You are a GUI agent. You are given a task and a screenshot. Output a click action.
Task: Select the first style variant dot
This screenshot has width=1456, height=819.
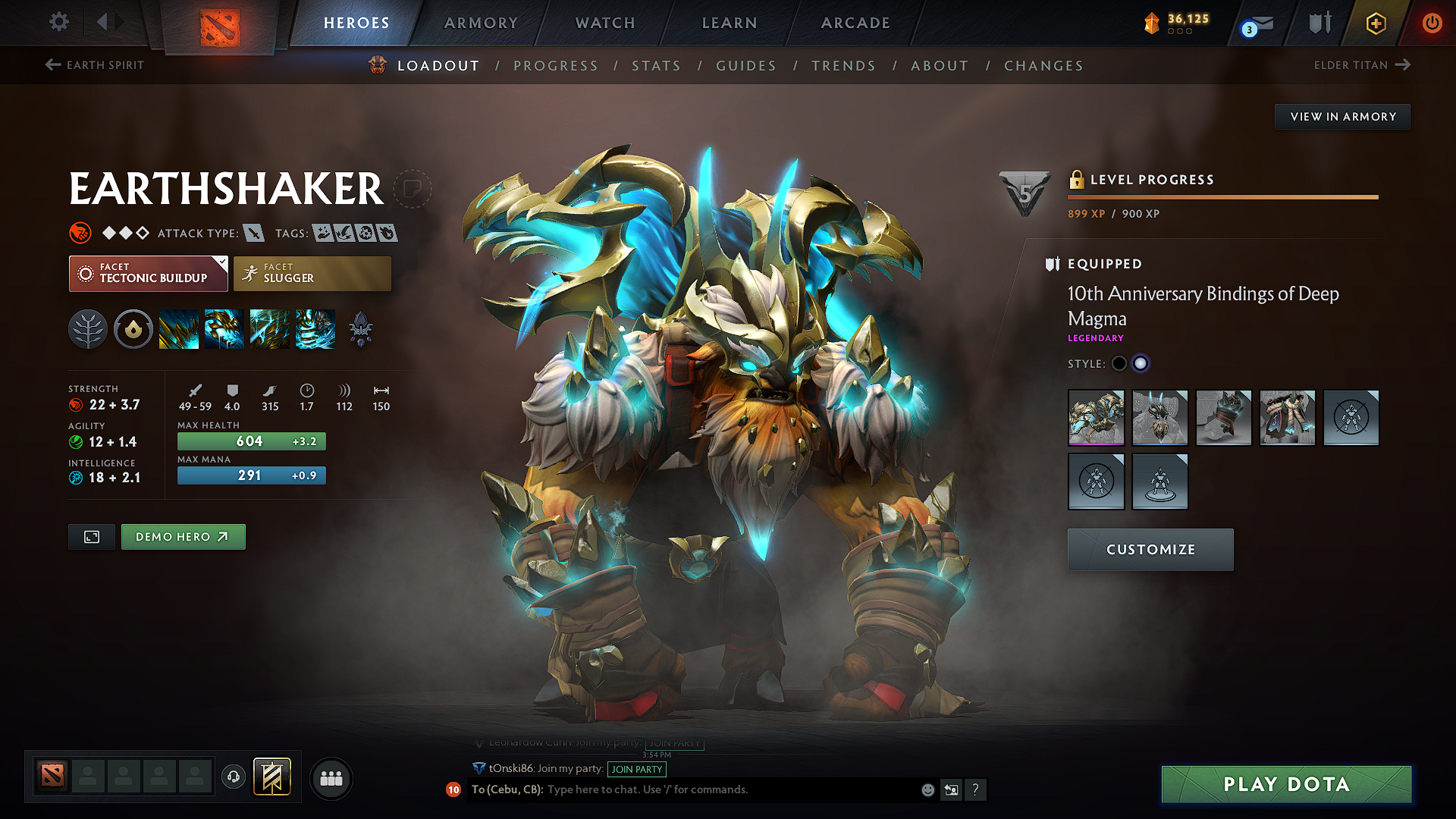1119,363
